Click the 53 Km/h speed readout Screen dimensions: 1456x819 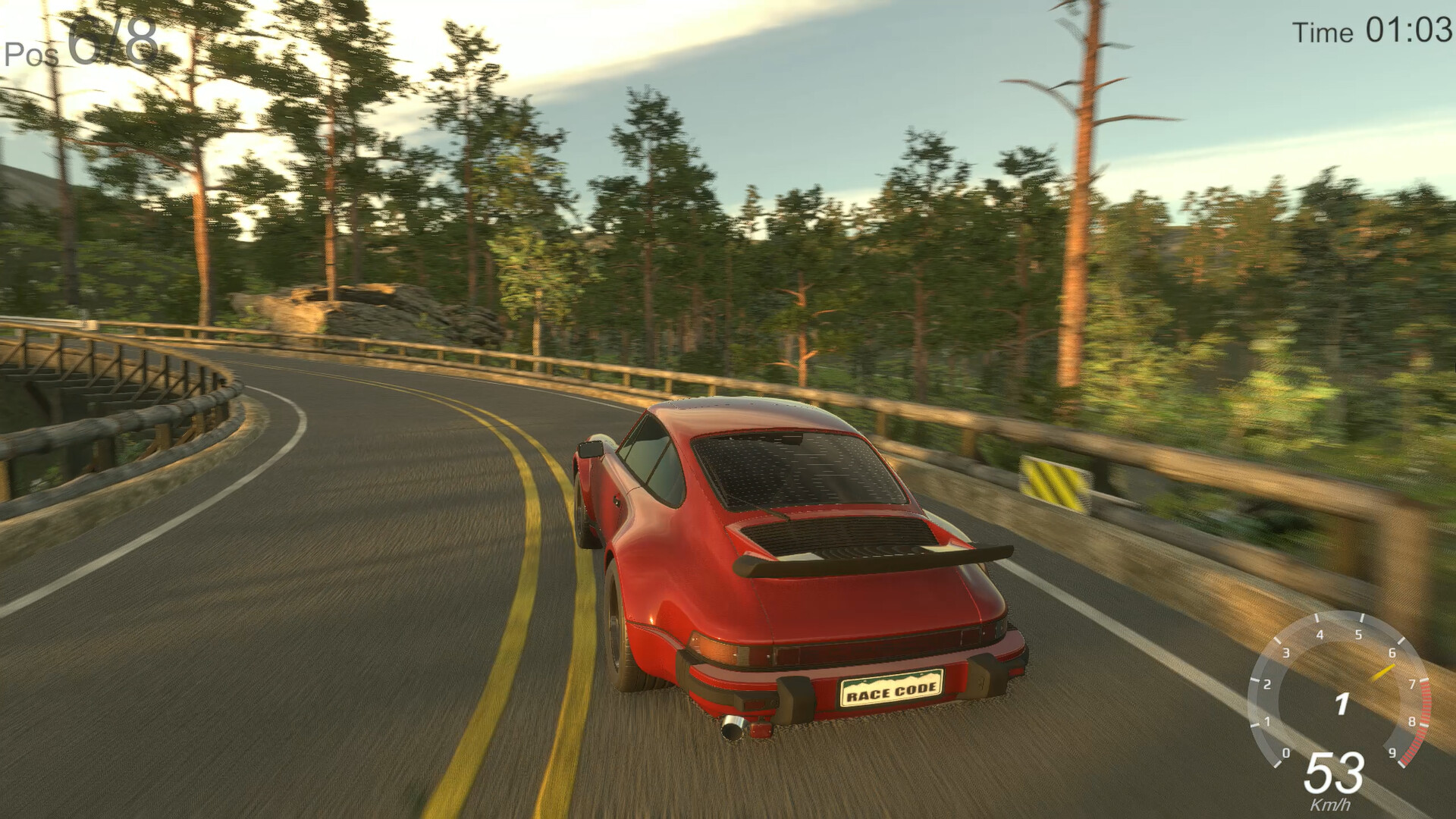tap(1335, 774)
